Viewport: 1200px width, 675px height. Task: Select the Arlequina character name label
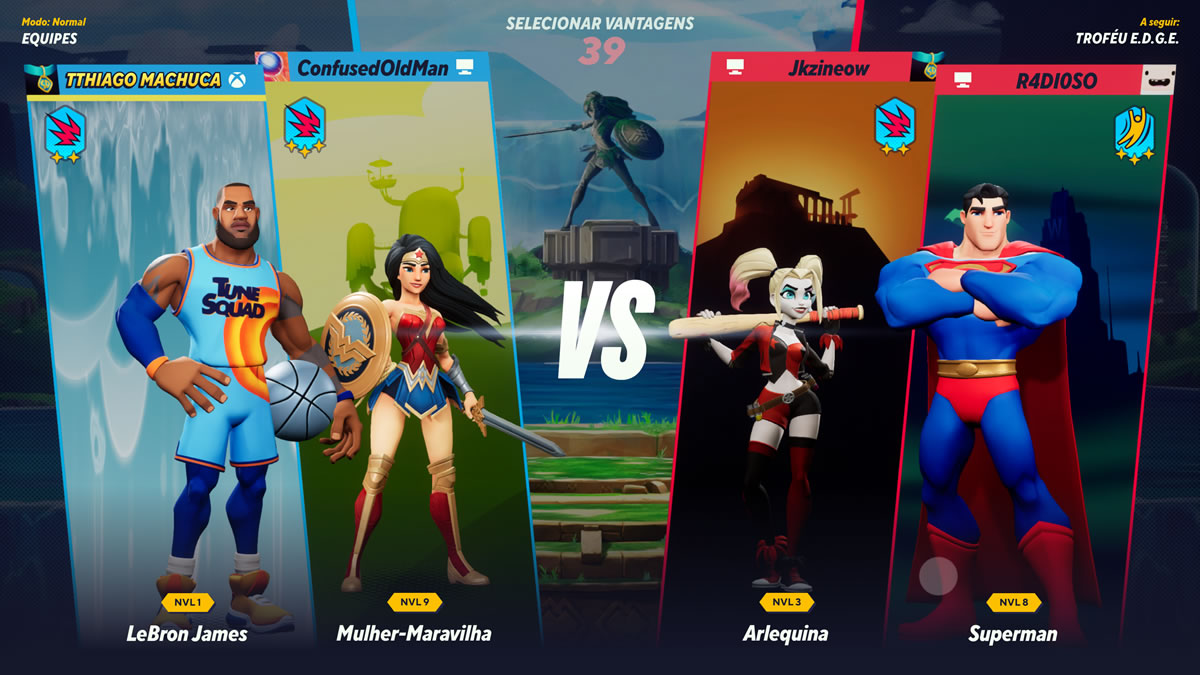tap(785, 634)
